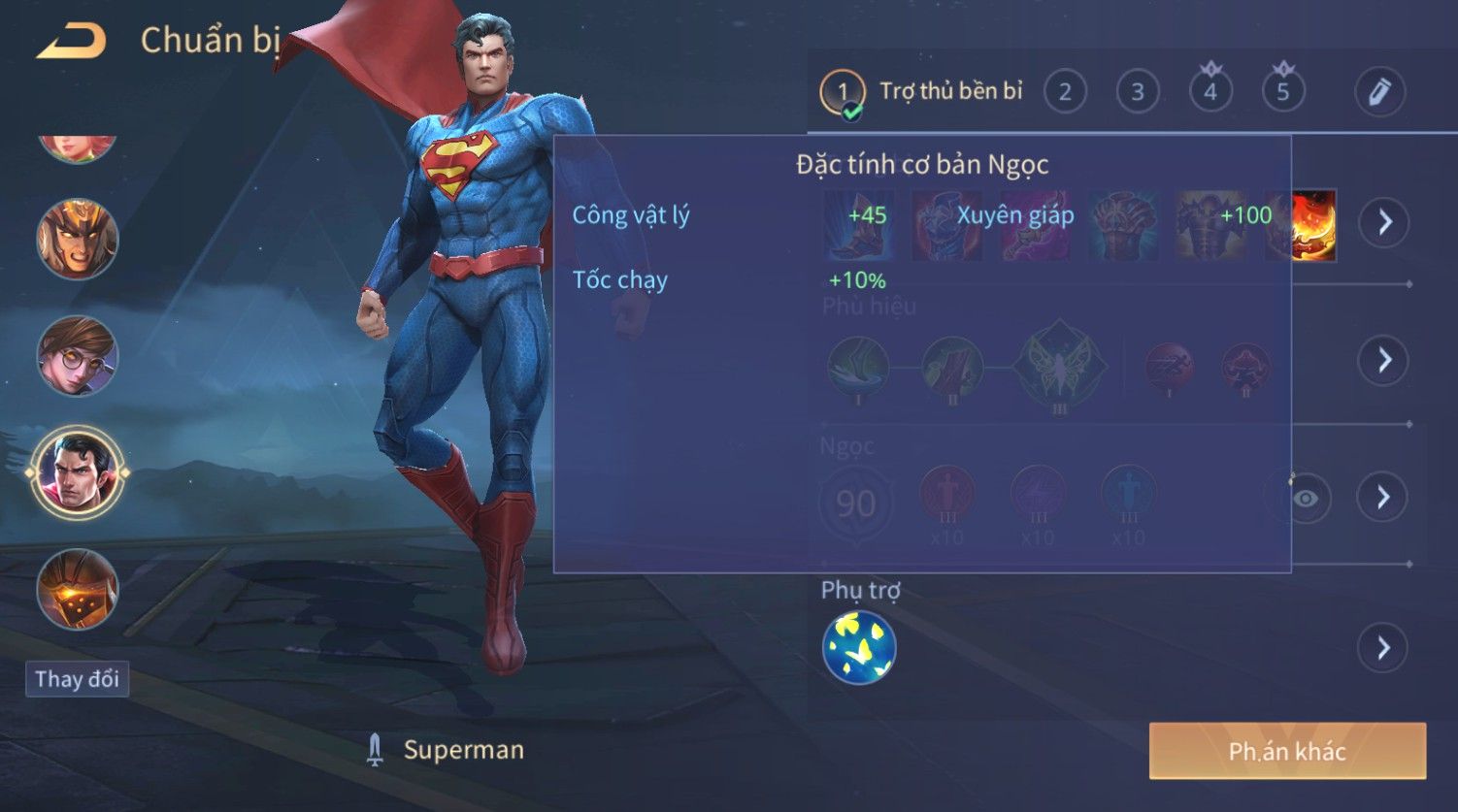Open the Phù hiệu badge arrow
The width and height of the screenshot is (1458, 812).
1384,360
